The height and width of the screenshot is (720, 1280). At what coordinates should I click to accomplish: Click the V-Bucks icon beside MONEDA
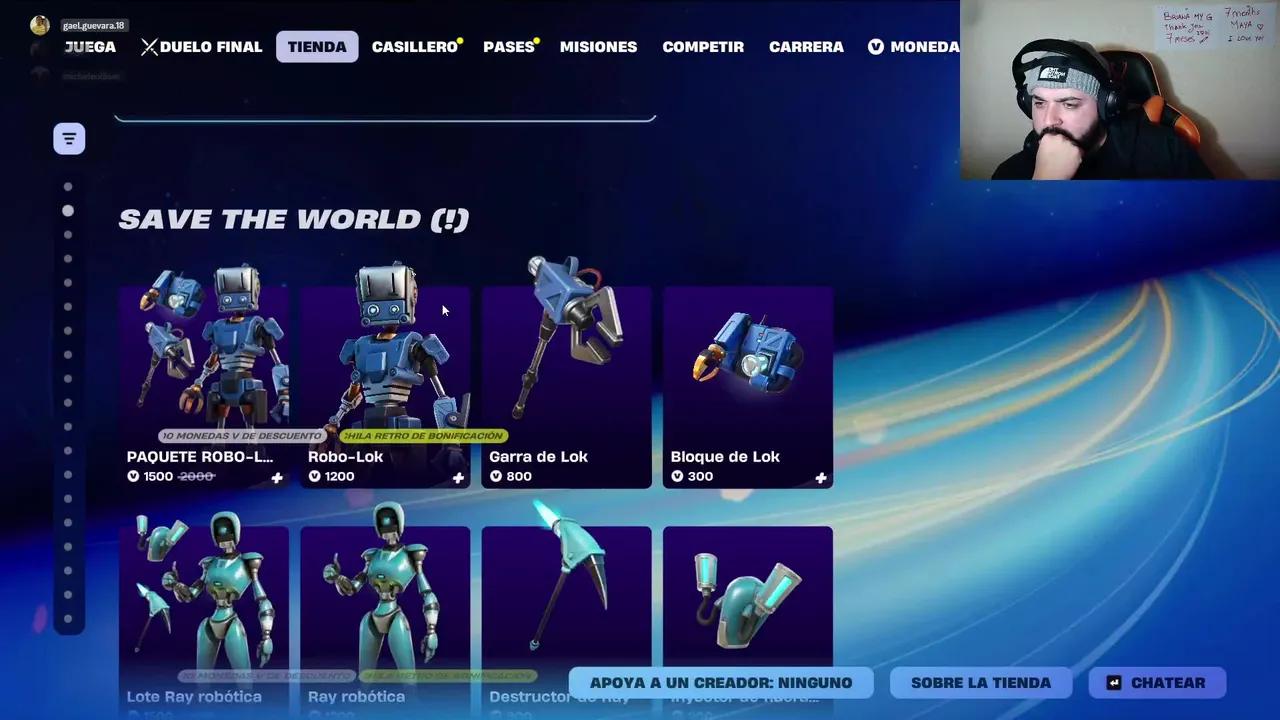875,46
